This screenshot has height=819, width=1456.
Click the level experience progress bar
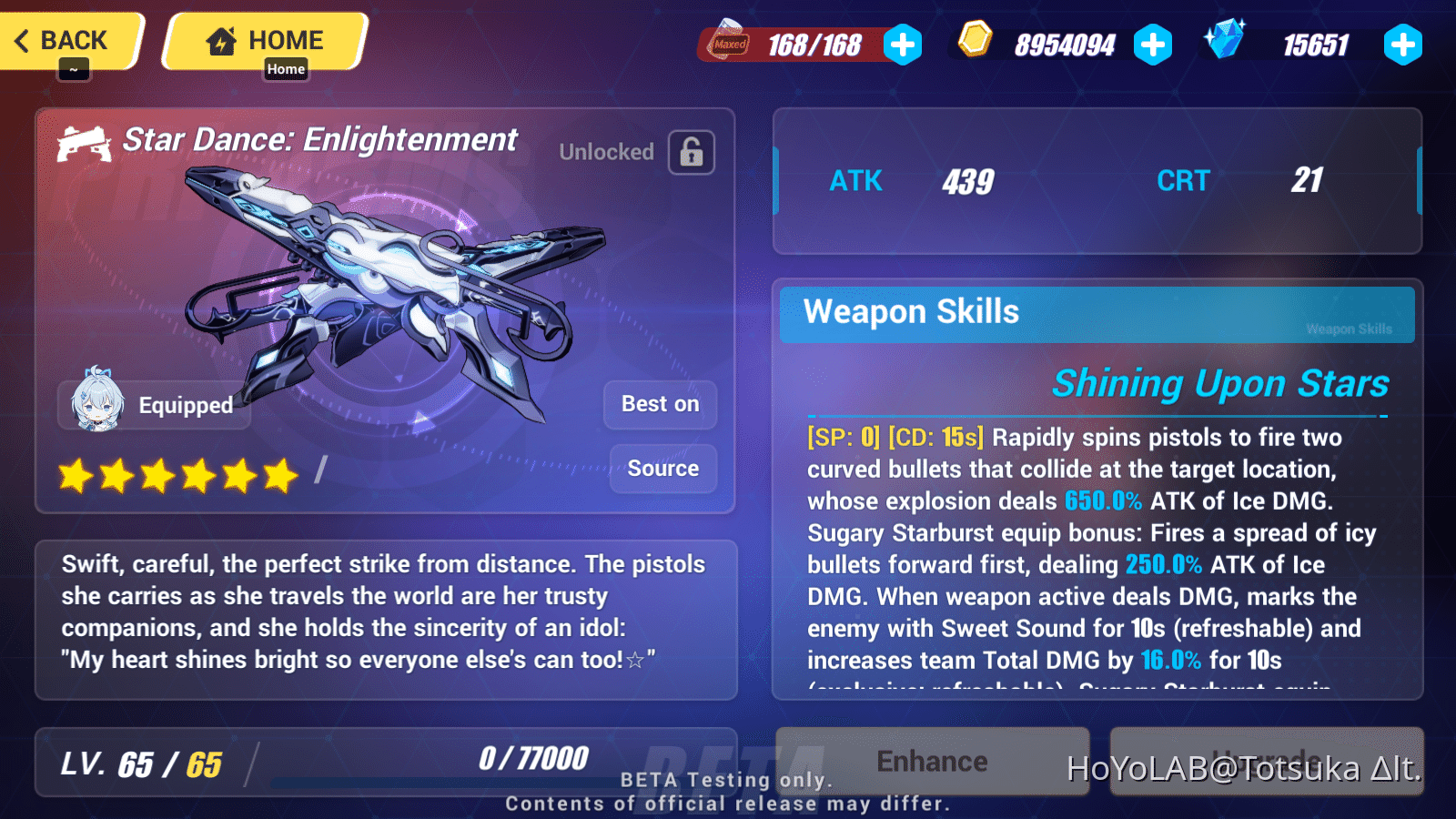pyautogui.click(x=446, y=784)
